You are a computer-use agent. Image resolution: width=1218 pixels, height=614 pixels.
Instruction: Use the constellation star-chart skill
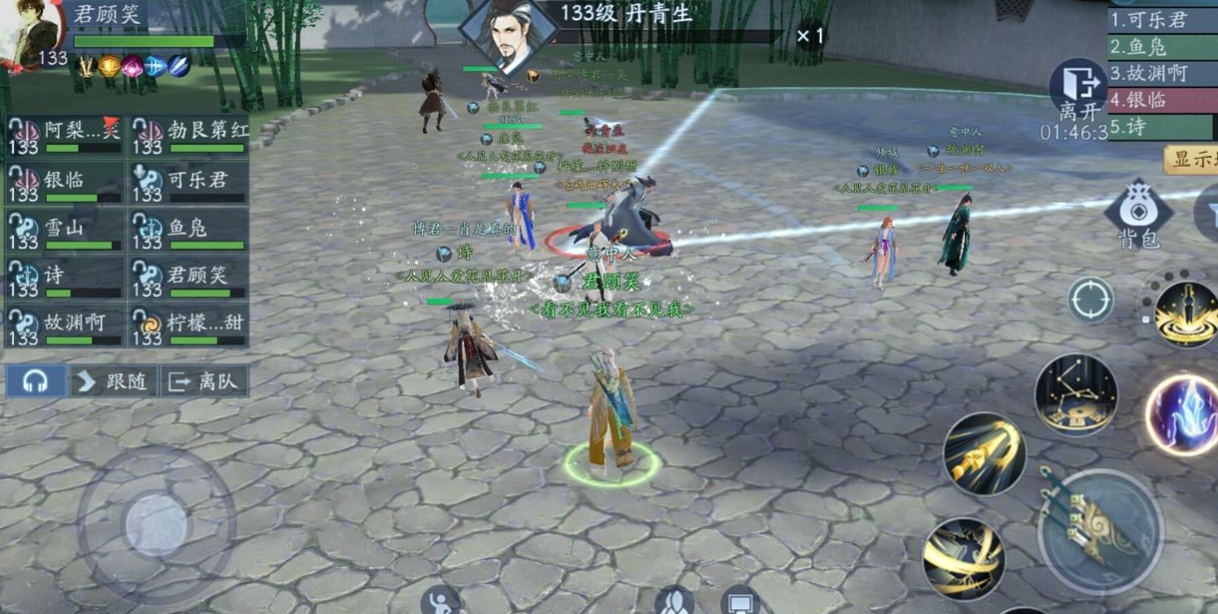pyautogui.click(x=1076, y=395)
